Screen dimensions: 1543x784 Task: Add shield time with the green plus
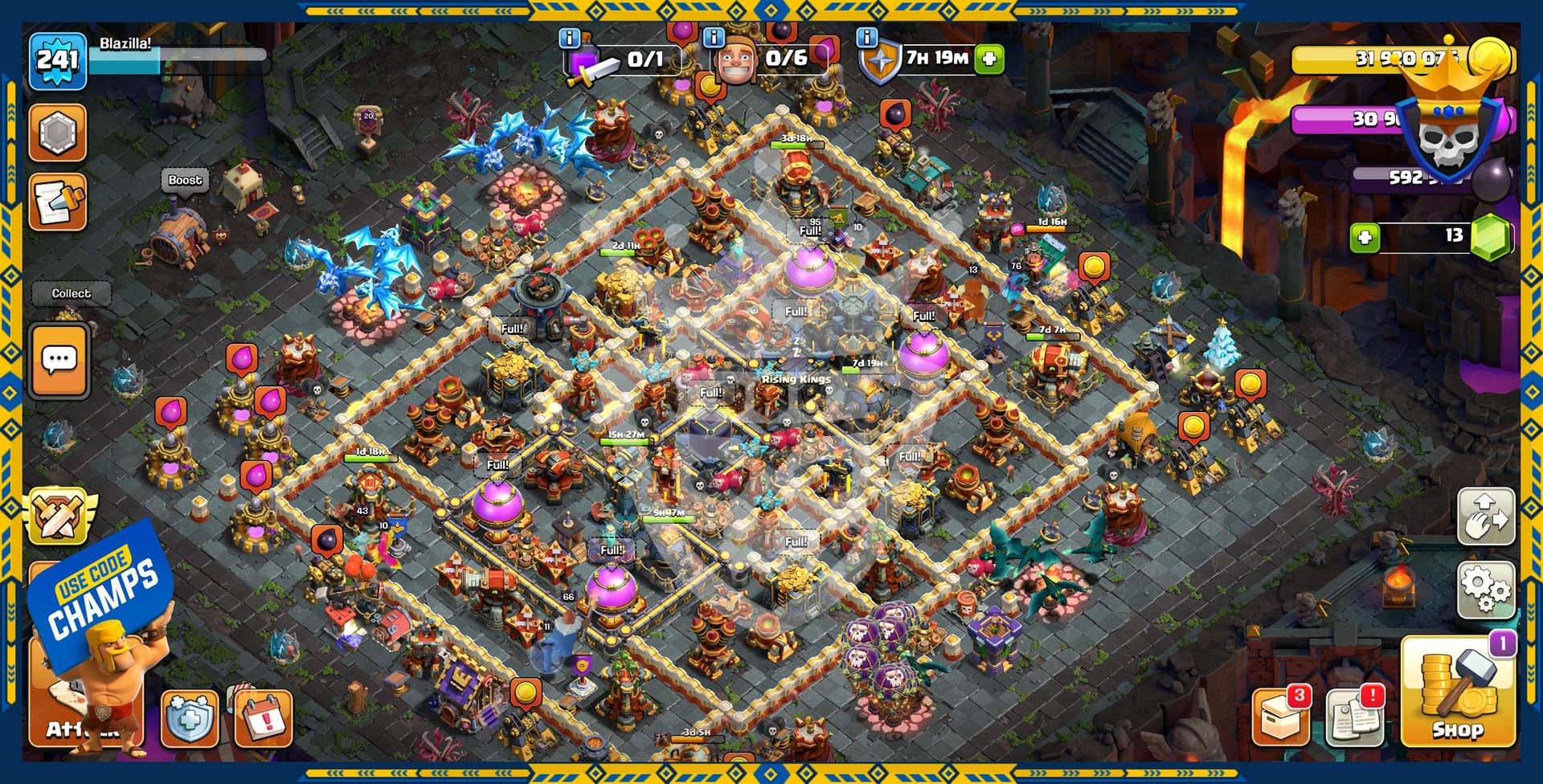click(990, 59)
